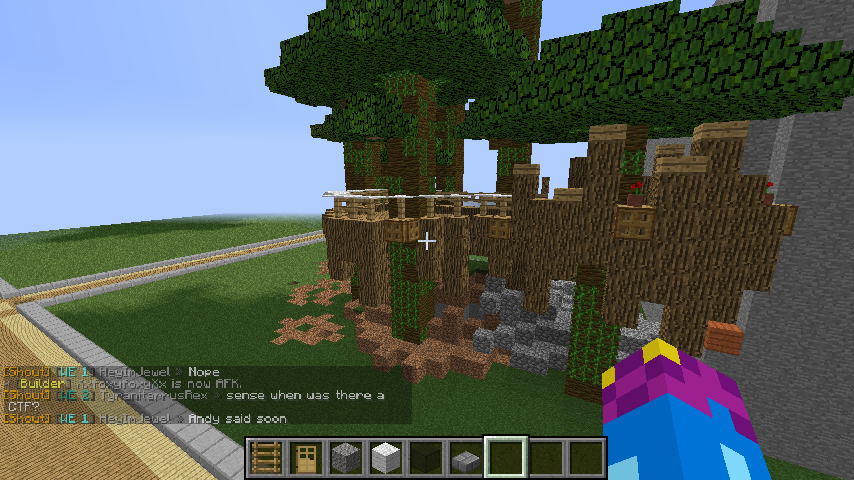Click the highlighted empty hotbar slot
The height and width of the screenshot is (480, 854).
505,458
